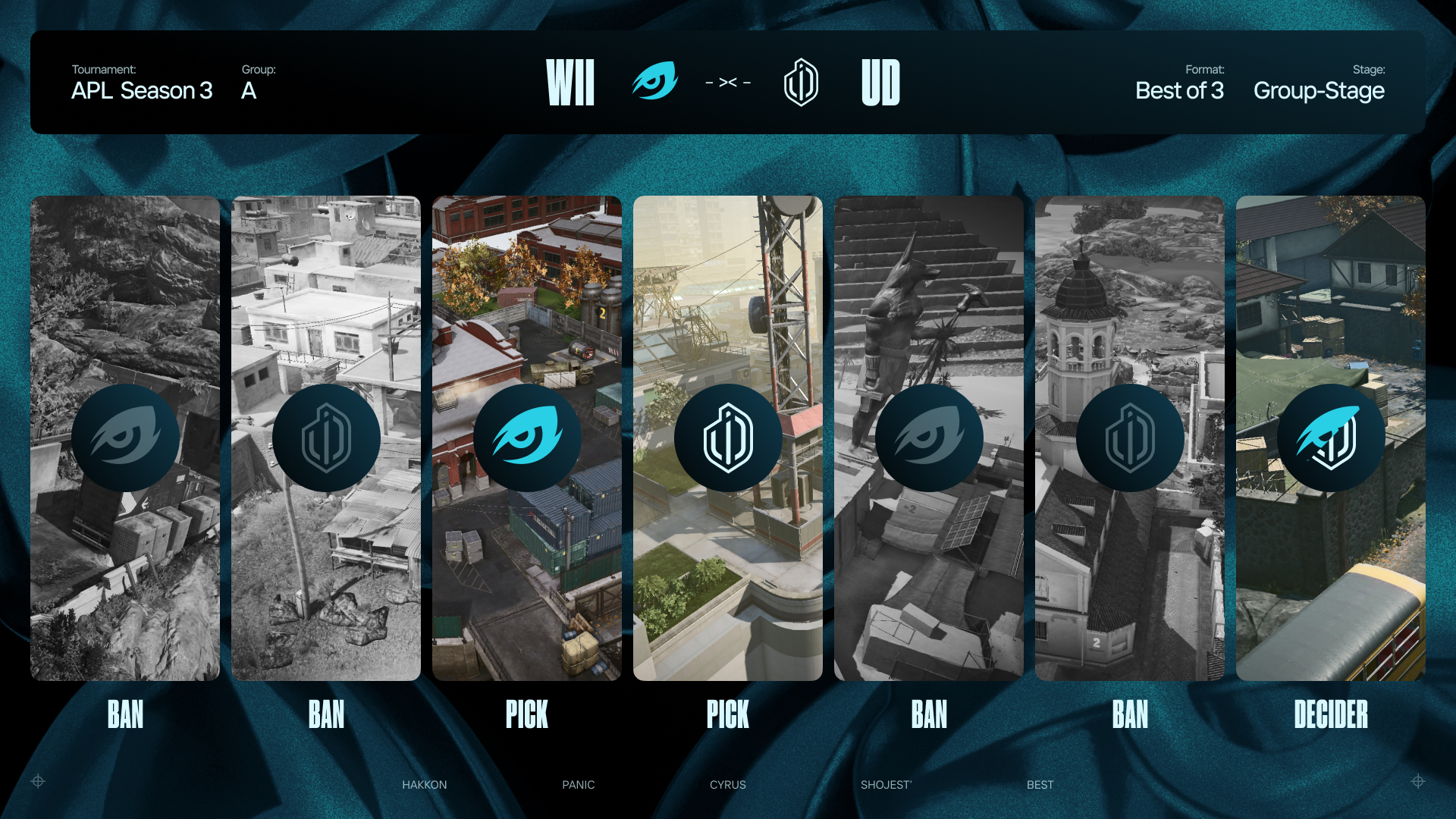
Task: Choose the UD picked map card
Action: (727, 438)
